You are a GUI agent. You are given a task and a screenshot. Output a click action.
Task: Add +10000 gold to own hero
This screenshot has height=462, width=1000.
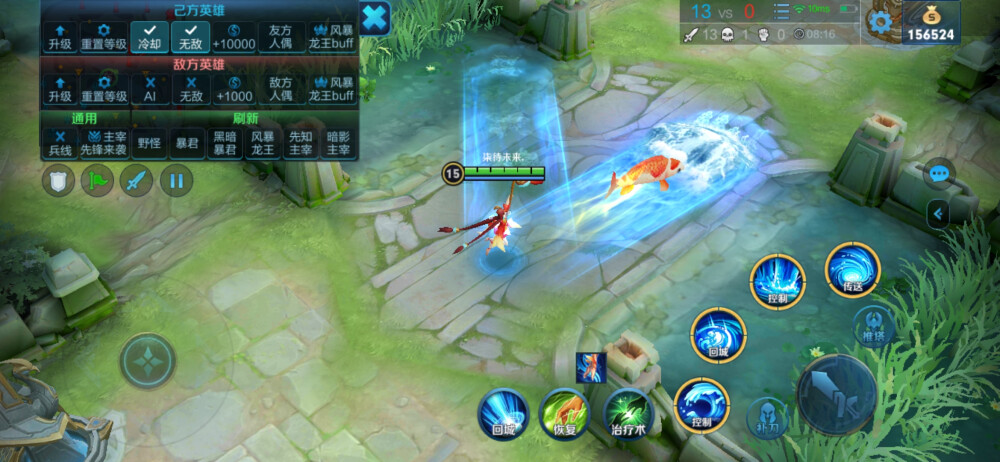[x=233, y=37]
